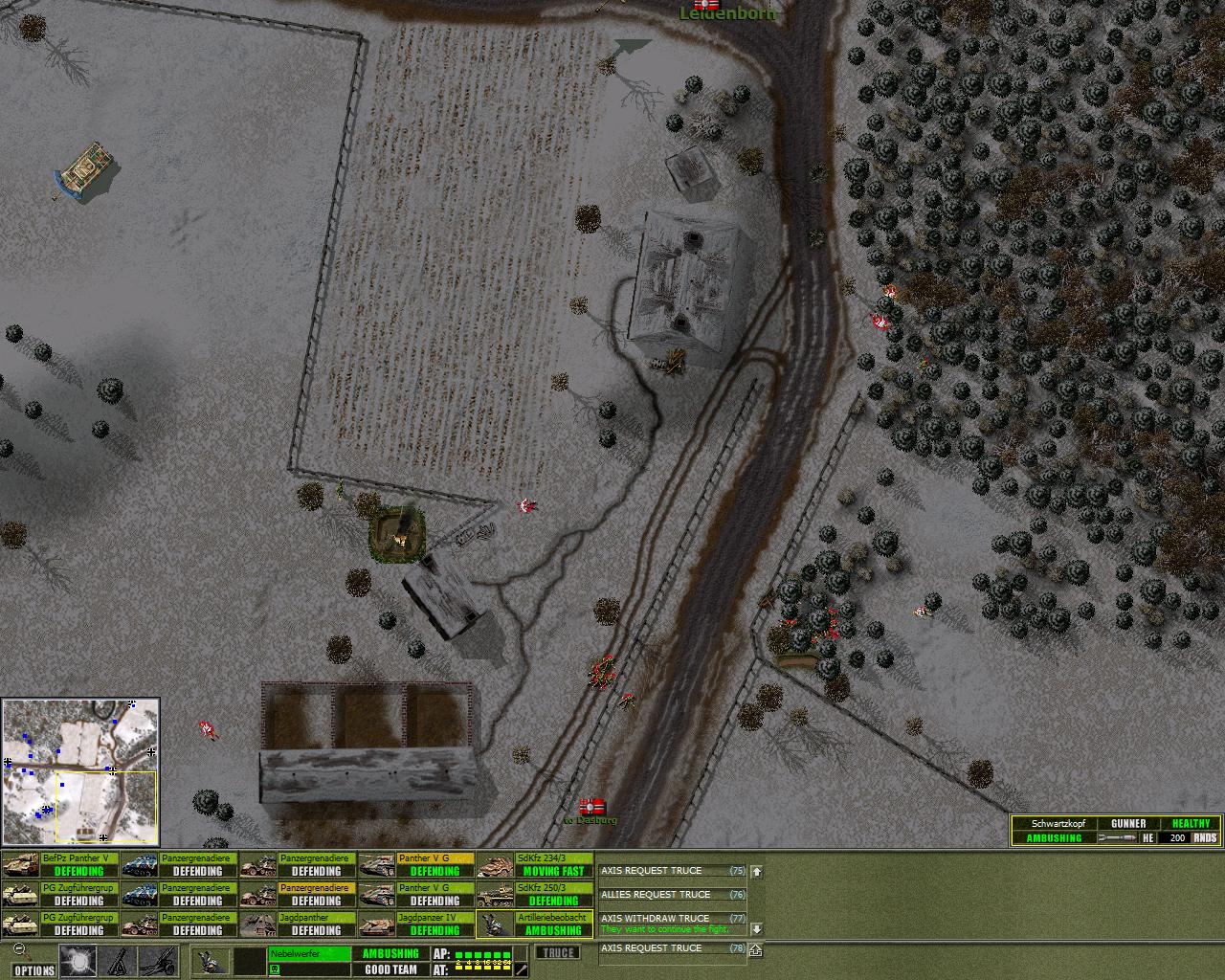Click the magnifying glass zoom-out icon

click(x=19, y=951)
